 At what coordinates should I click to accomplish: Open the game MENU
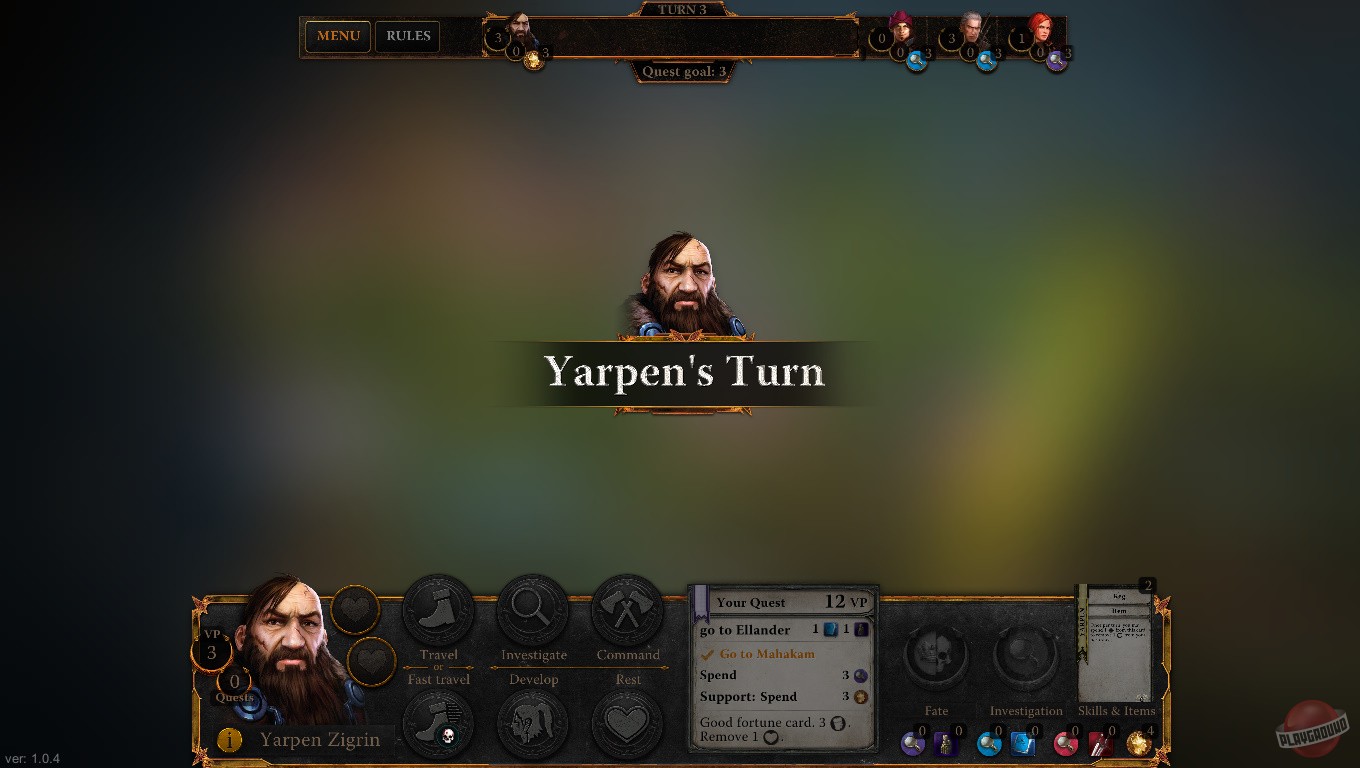point(337,36)
